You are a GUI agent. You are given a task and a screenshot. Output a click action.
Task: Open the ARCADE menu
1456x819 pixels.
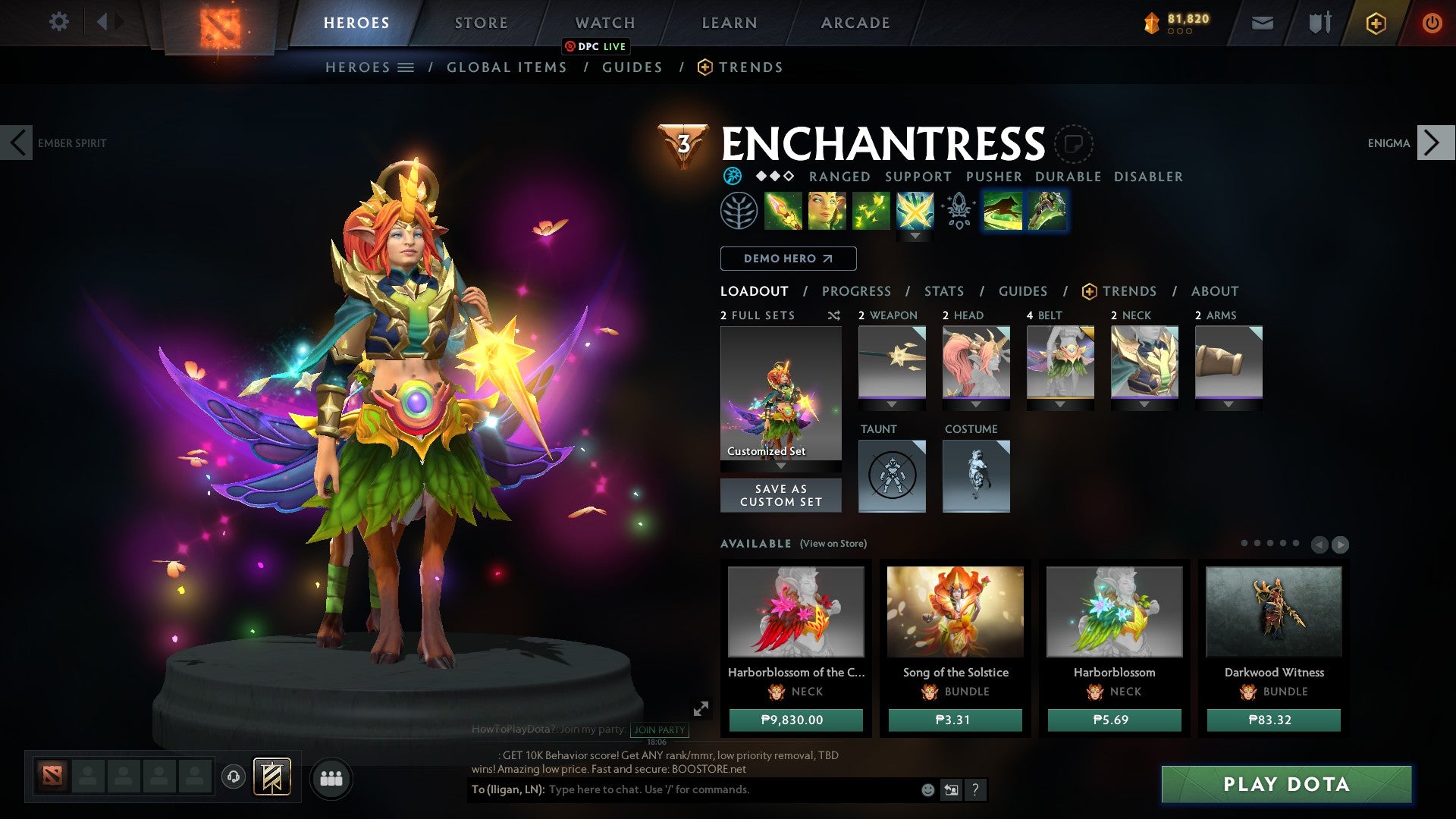pyautogui.click(x=855, y=22)
